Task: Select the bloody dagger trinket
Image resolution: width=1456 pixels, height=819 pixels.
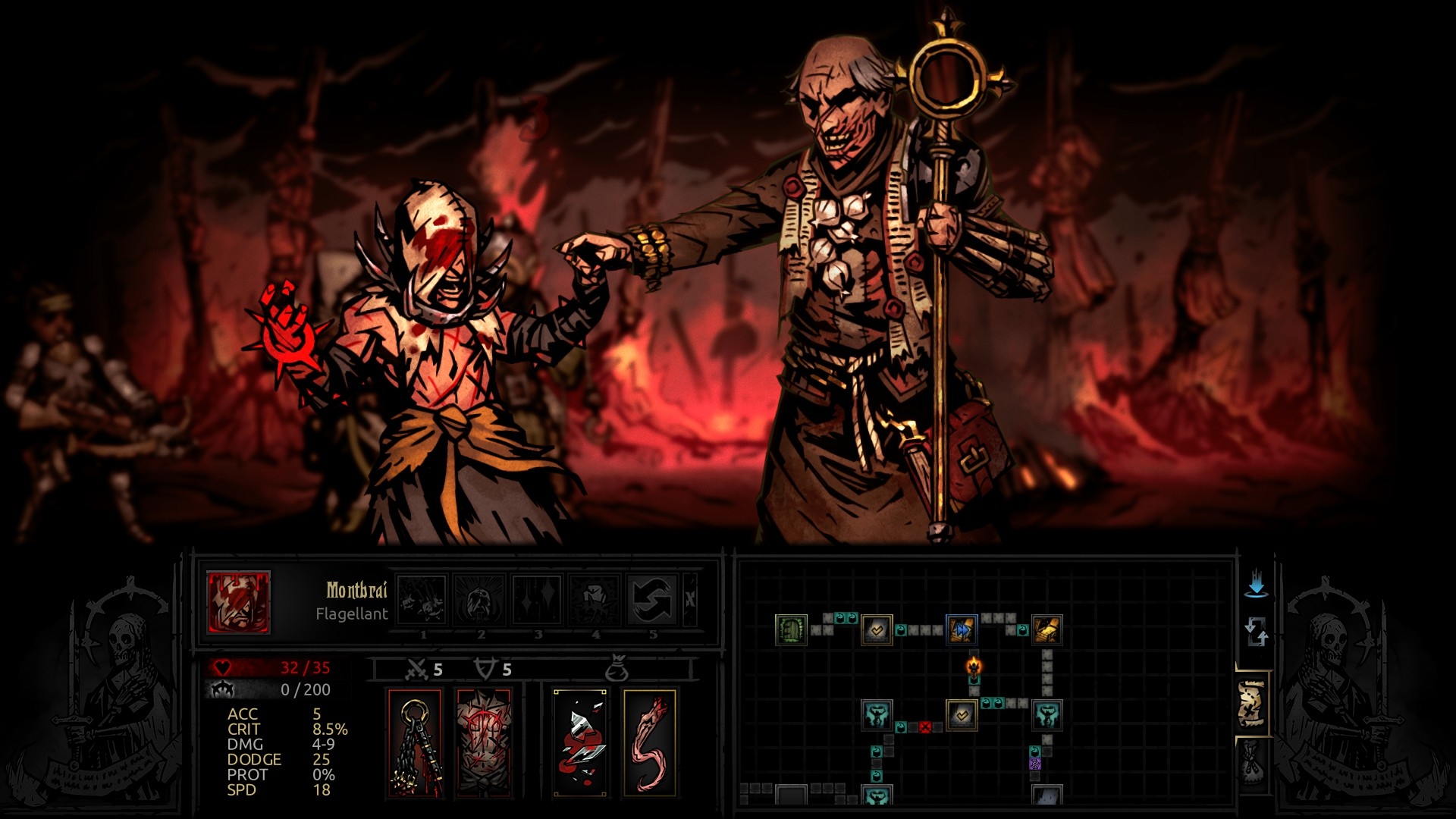Action: [x=579, y=742]
